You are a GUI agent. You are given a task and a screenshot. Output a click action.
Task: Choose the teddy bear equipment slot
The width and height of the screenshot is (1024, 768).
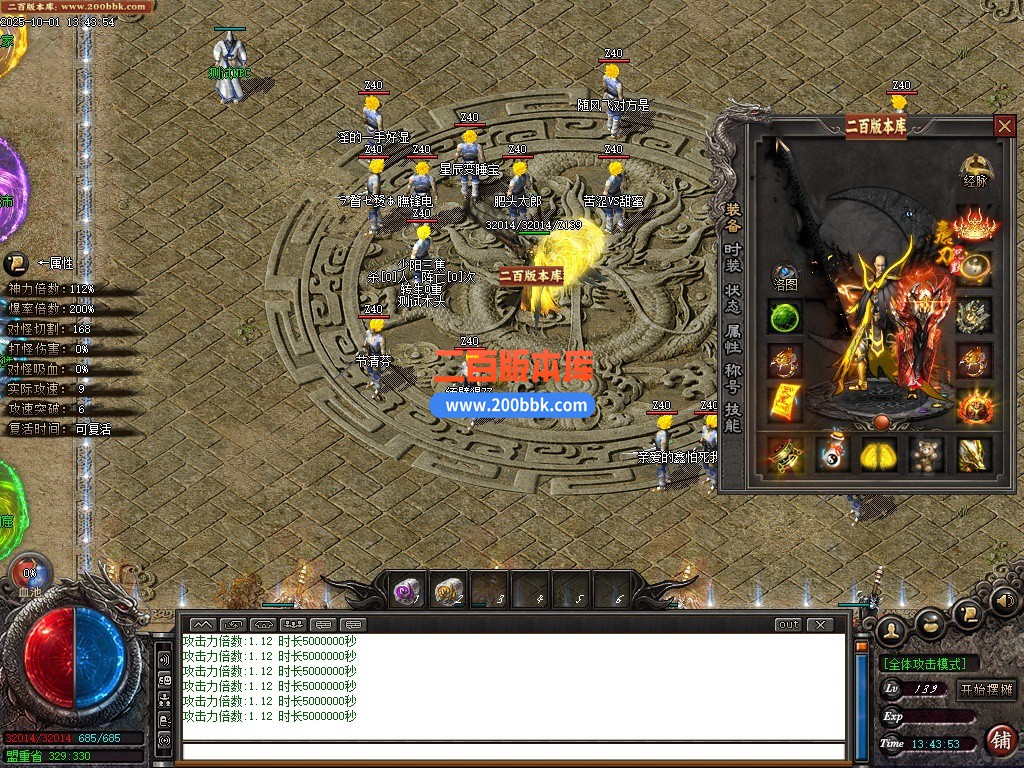tap(926, 455)
